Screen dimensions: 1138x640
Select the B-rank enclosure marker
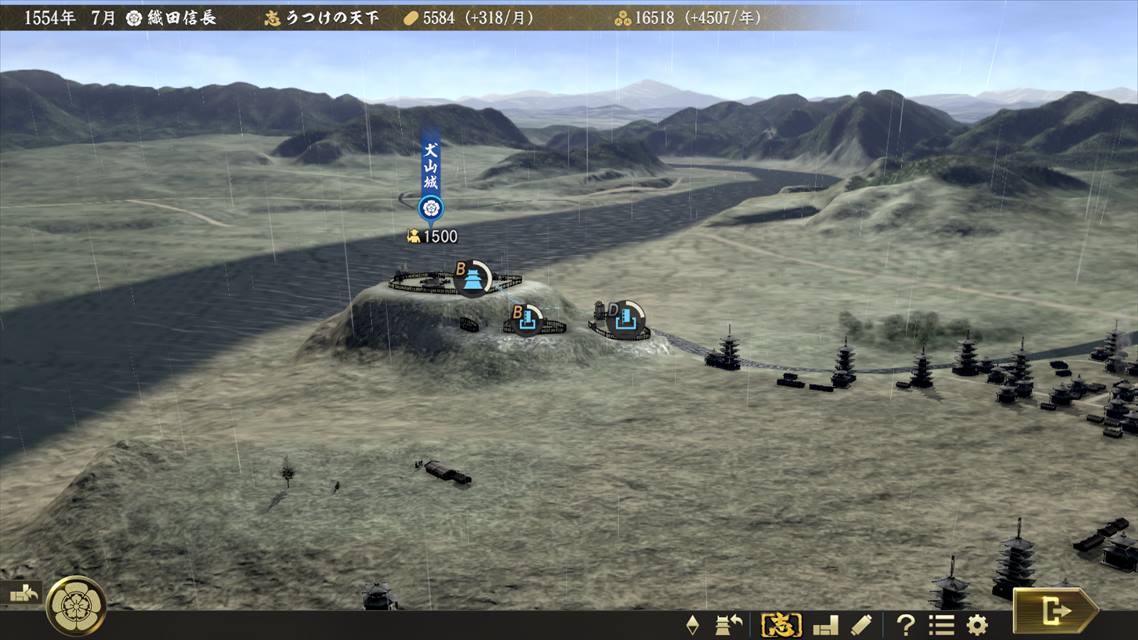526,319
